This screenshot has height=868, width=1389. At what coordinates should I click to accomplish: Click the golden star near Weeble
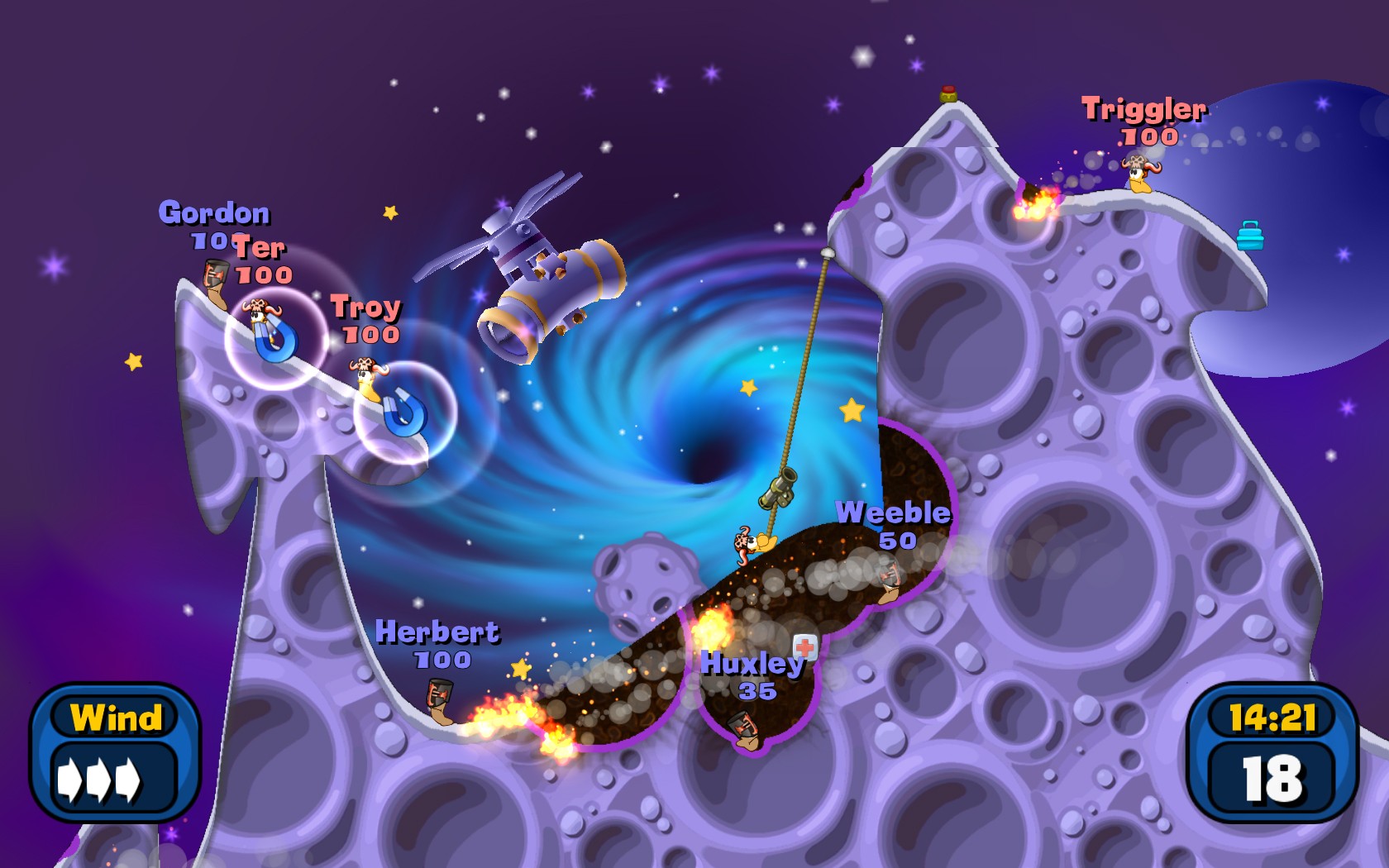[x=852, y=409]
